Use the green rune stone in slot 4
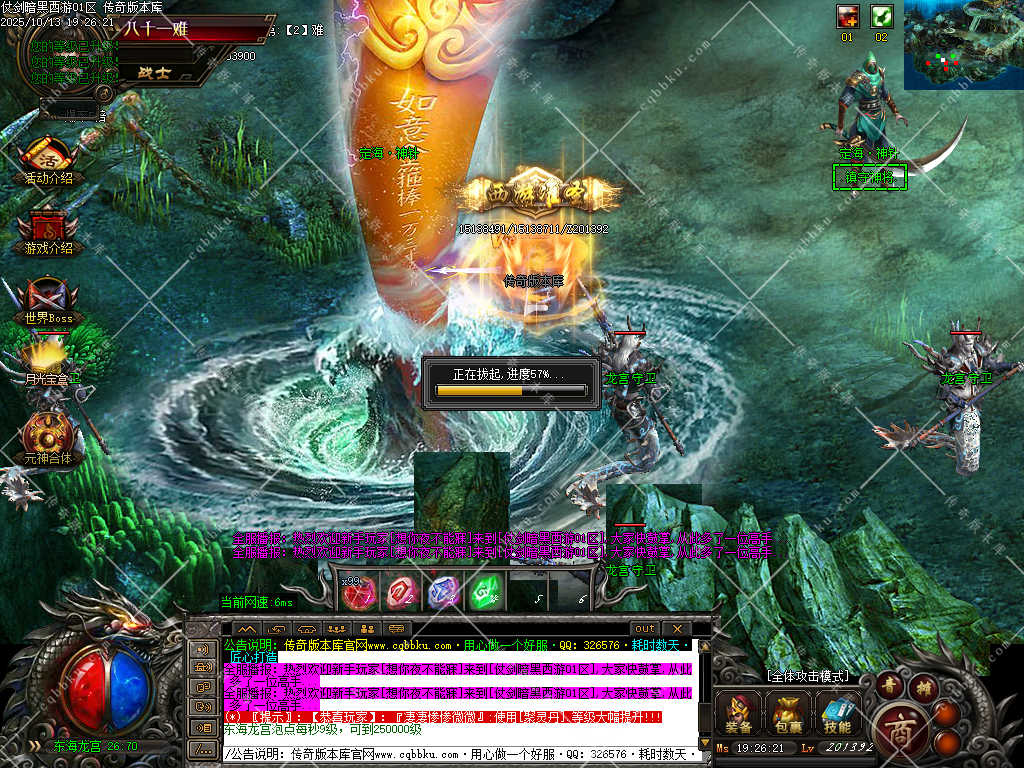This screenshot has width=1024, height=768. coord(484,593)
